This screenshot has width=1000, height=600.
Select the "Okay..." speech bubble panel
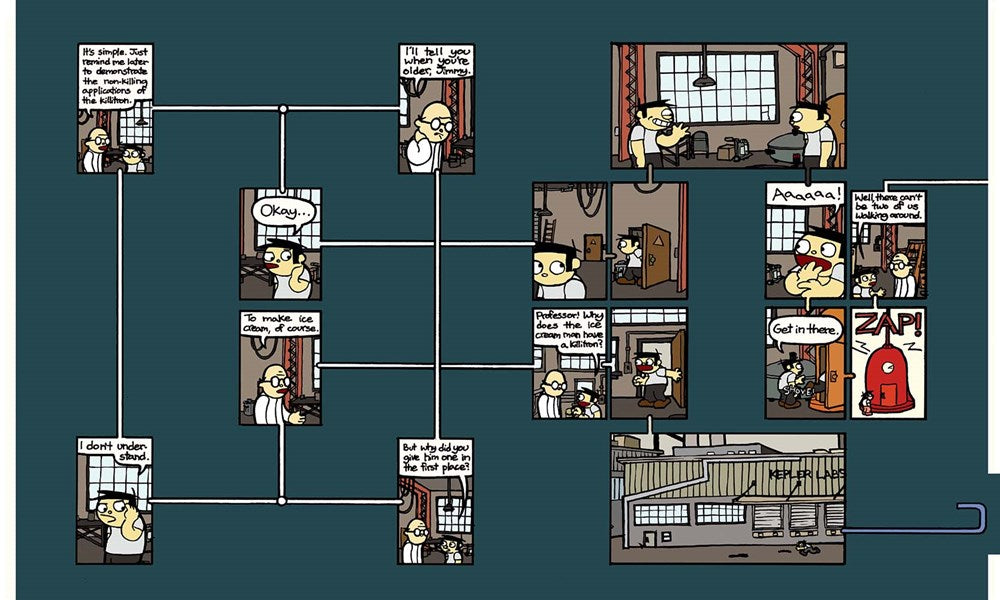pyautogui.click(x=280, y=244)
